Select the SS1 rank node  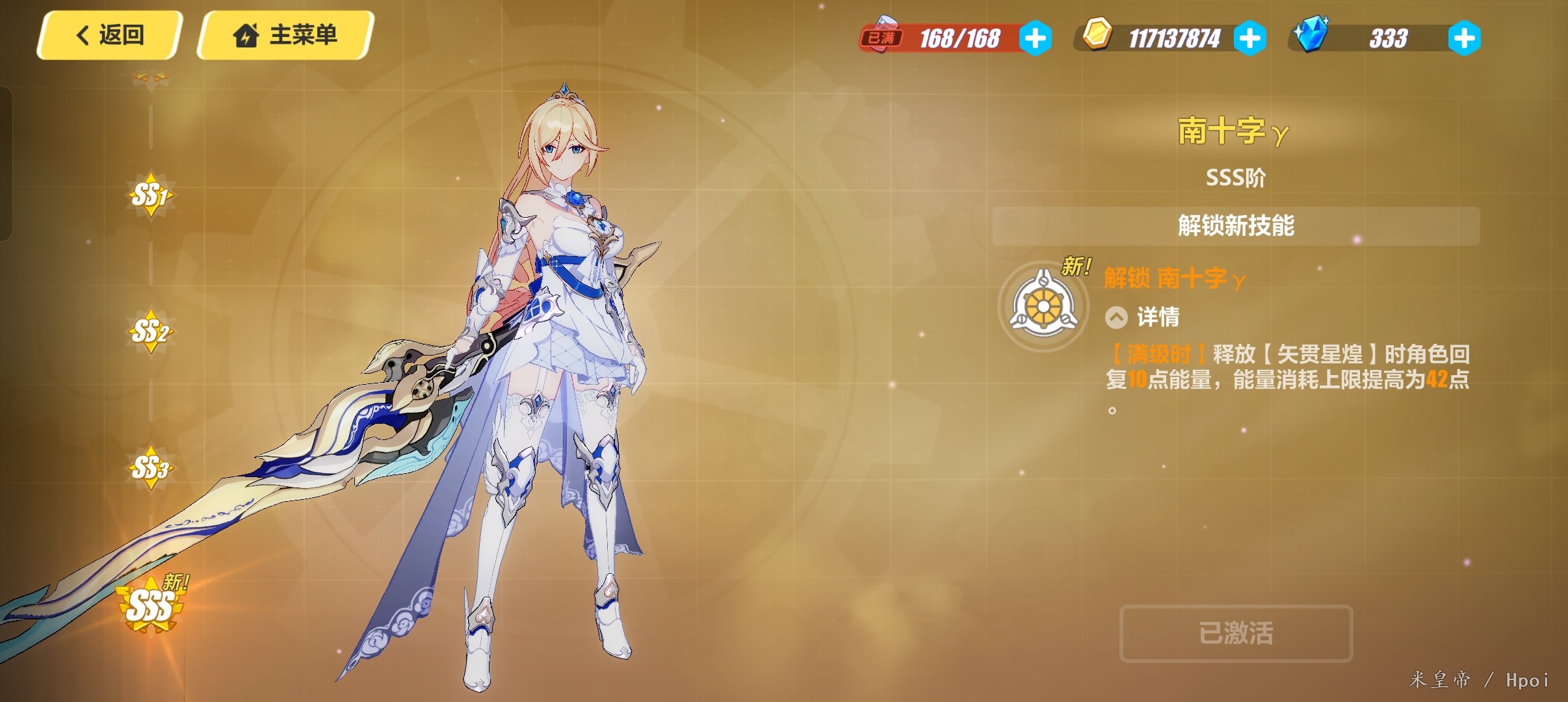tap(150, 194)
